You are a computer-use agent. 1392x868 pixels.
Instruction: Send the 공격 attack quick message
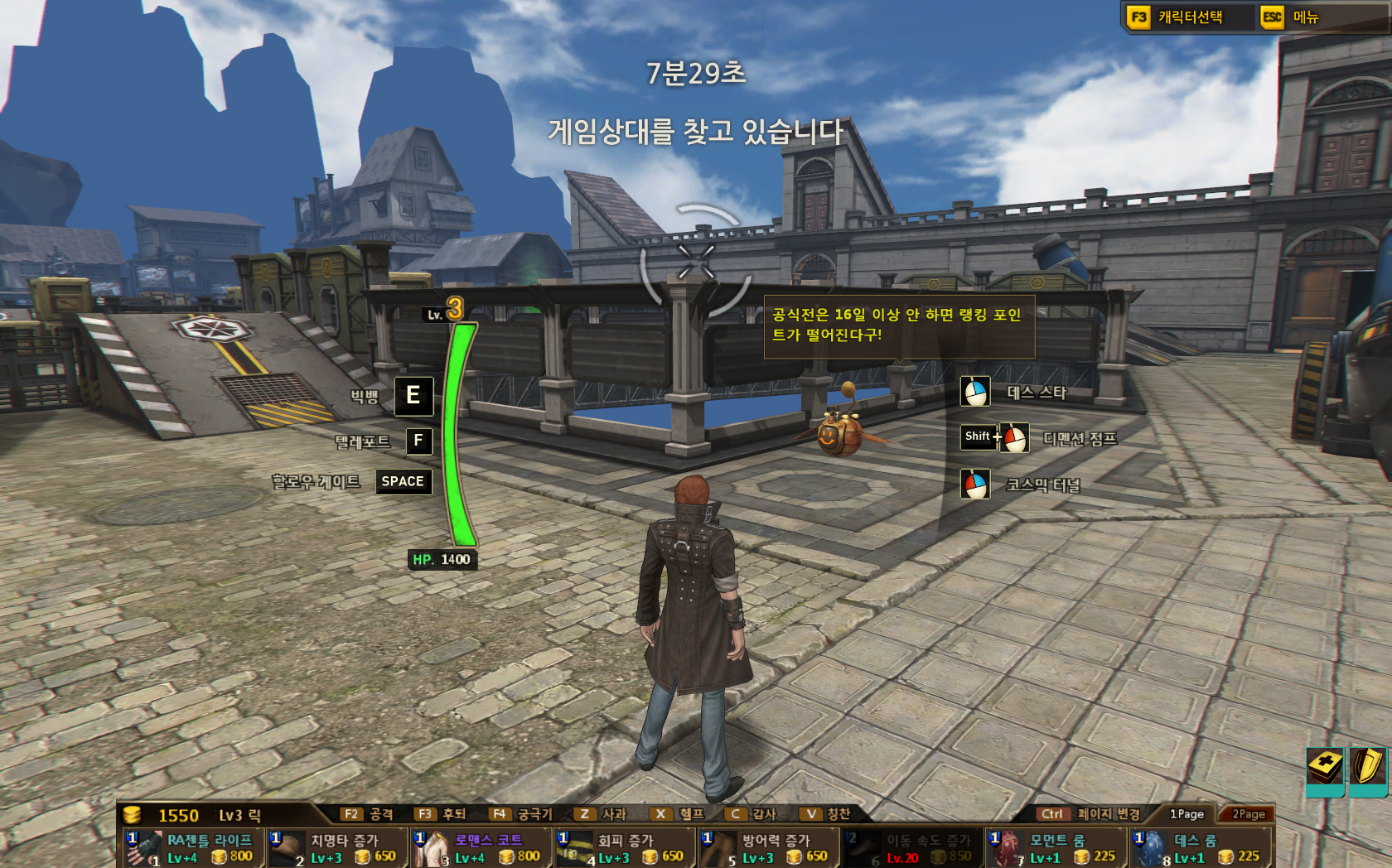pyautogui.click(x=368, y=814)
